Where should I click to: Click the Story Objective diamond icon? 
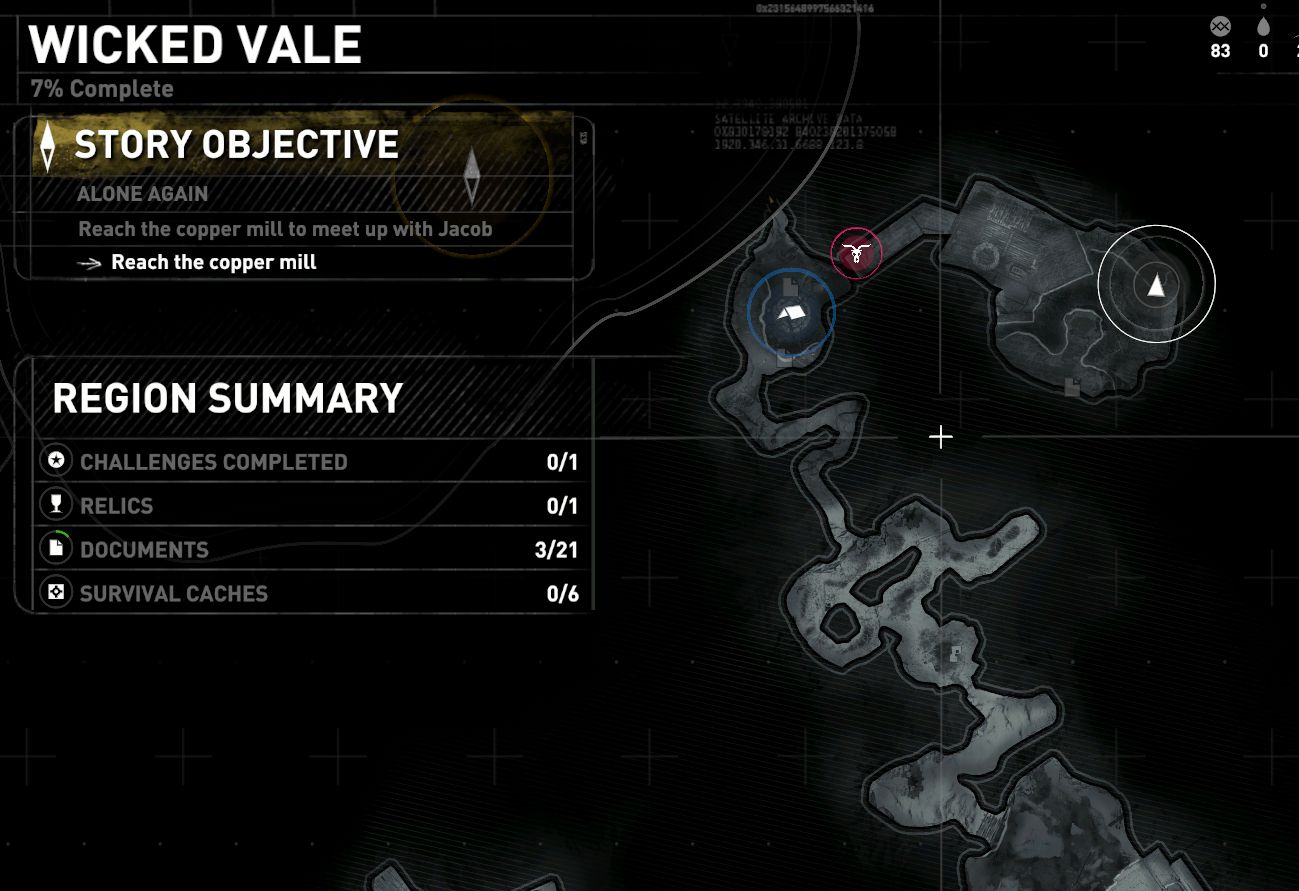tap(48, 143)
